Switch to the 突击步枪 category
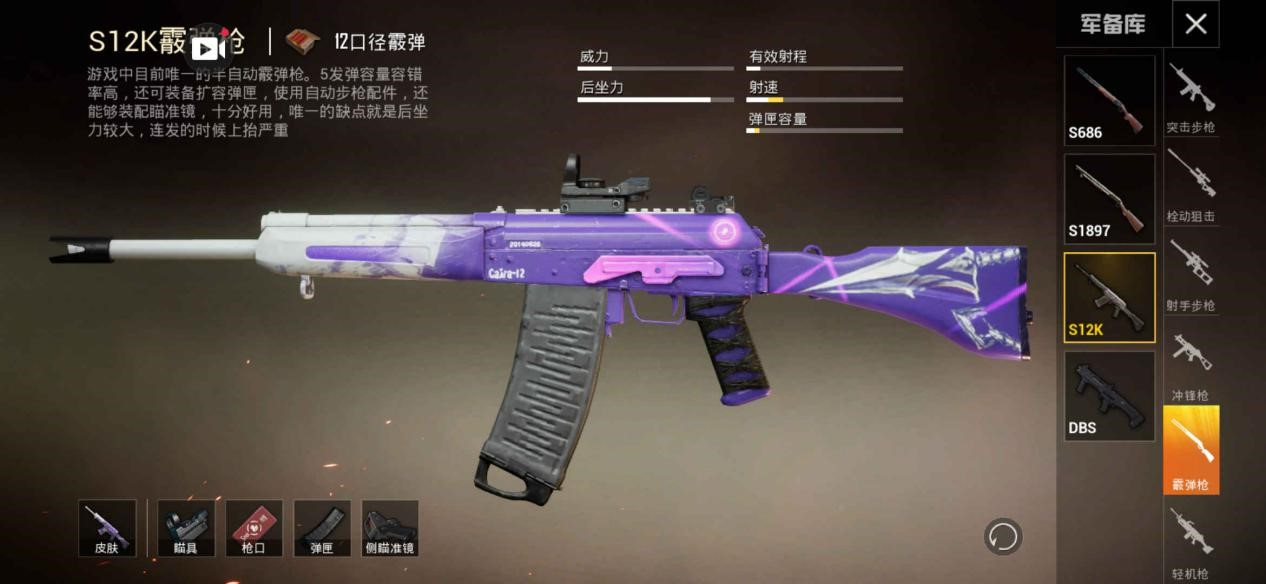The width and height of the screenshot is (1266, 584). (1190, 97)
